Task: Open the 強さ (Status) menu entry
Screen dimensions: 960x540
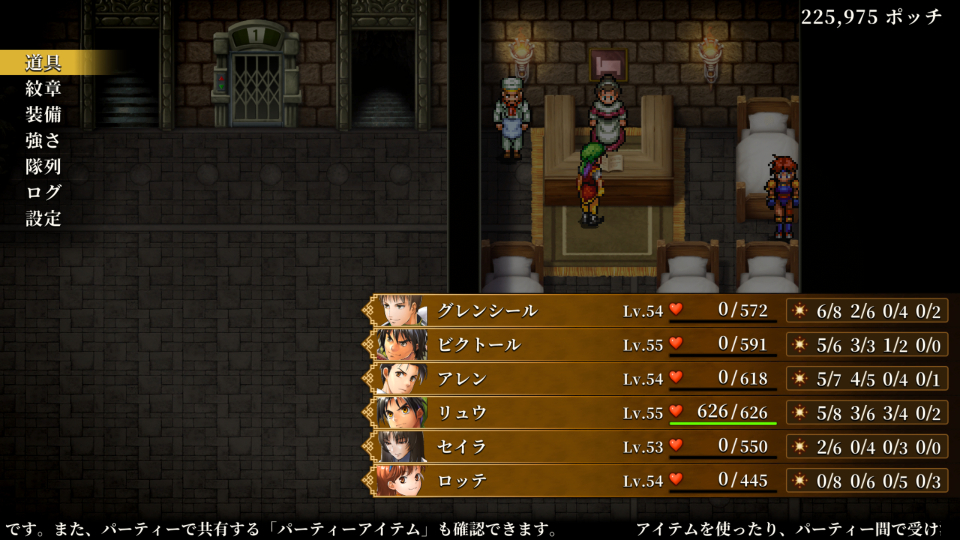Action: pos(44,141)
